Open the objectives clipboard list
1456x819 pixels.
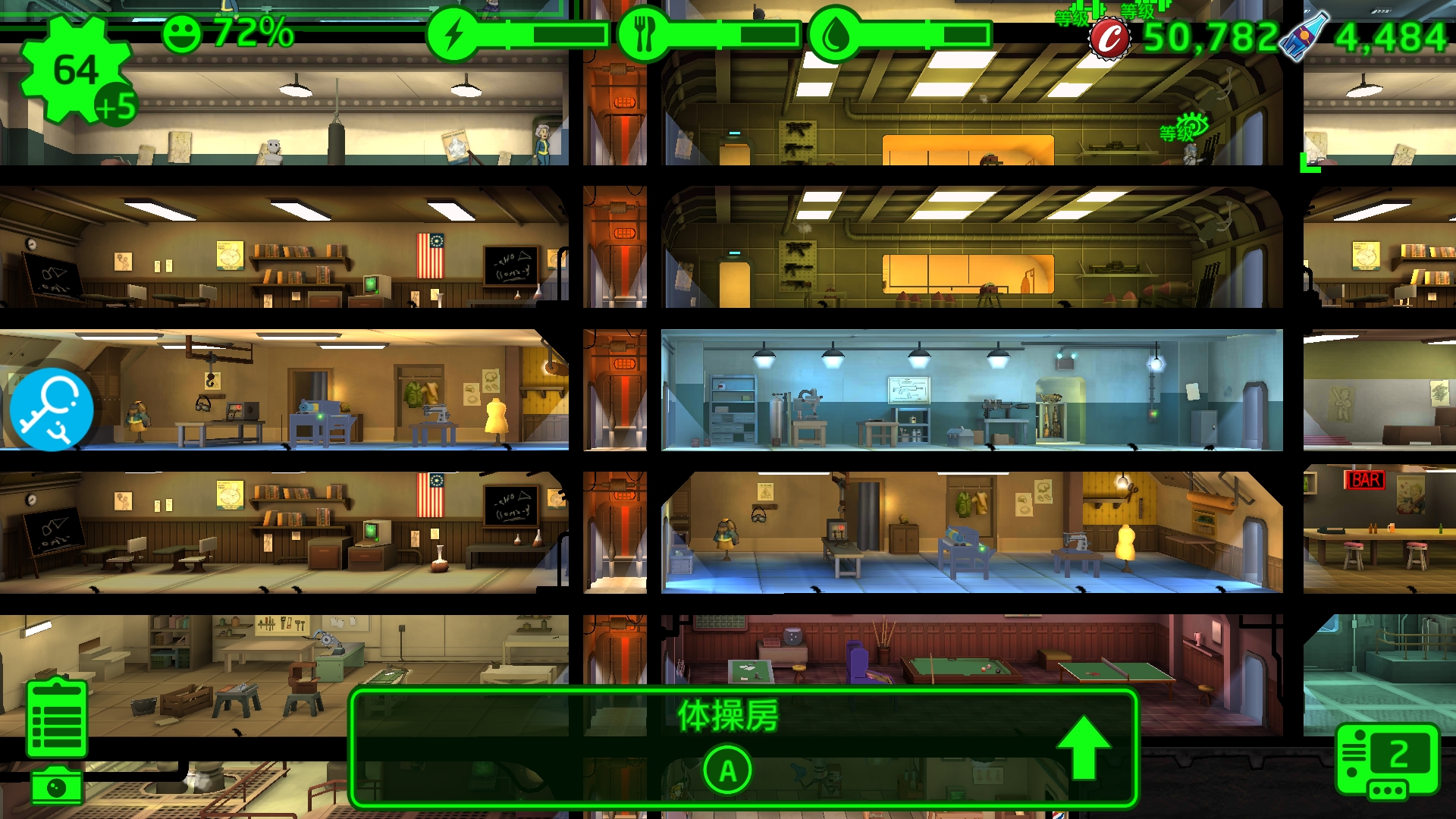coord(56,719)
